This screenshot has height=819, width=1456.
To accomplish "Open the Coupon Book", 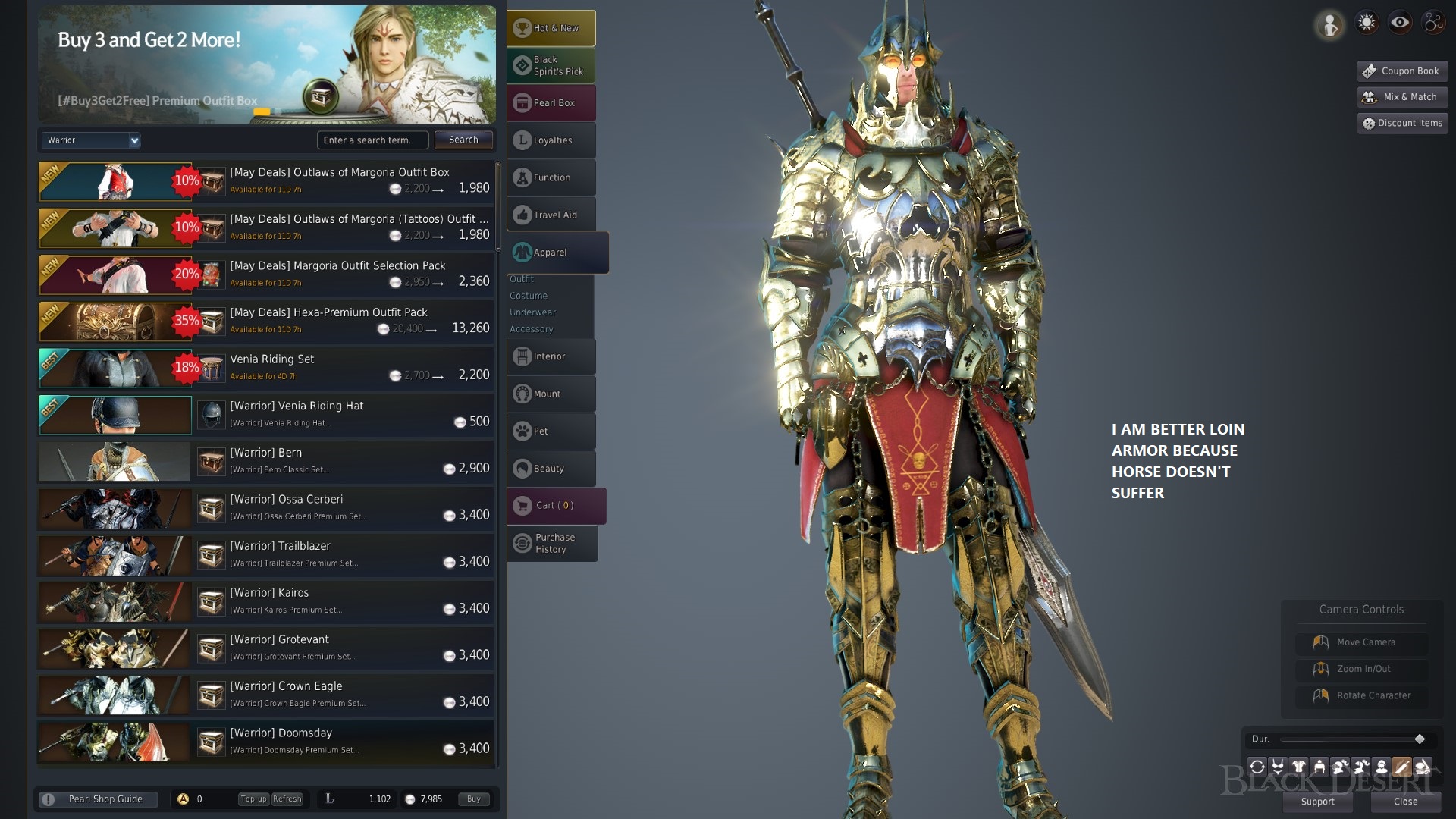I will pyautogui.click(x=1401, y=71).
